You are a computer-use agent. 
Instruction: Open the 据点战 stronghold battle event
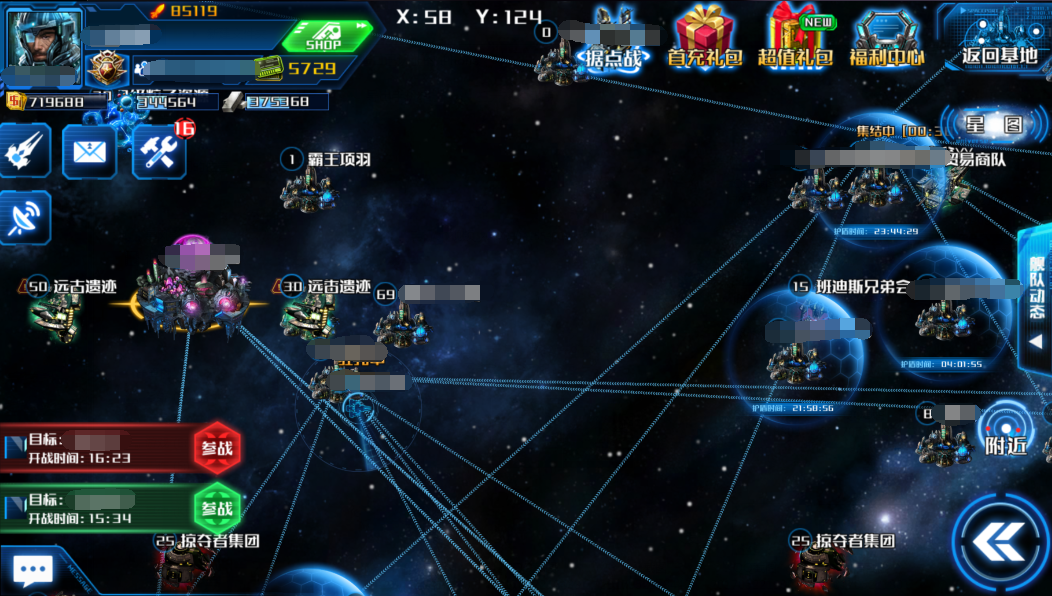click(x=612, y=37)
